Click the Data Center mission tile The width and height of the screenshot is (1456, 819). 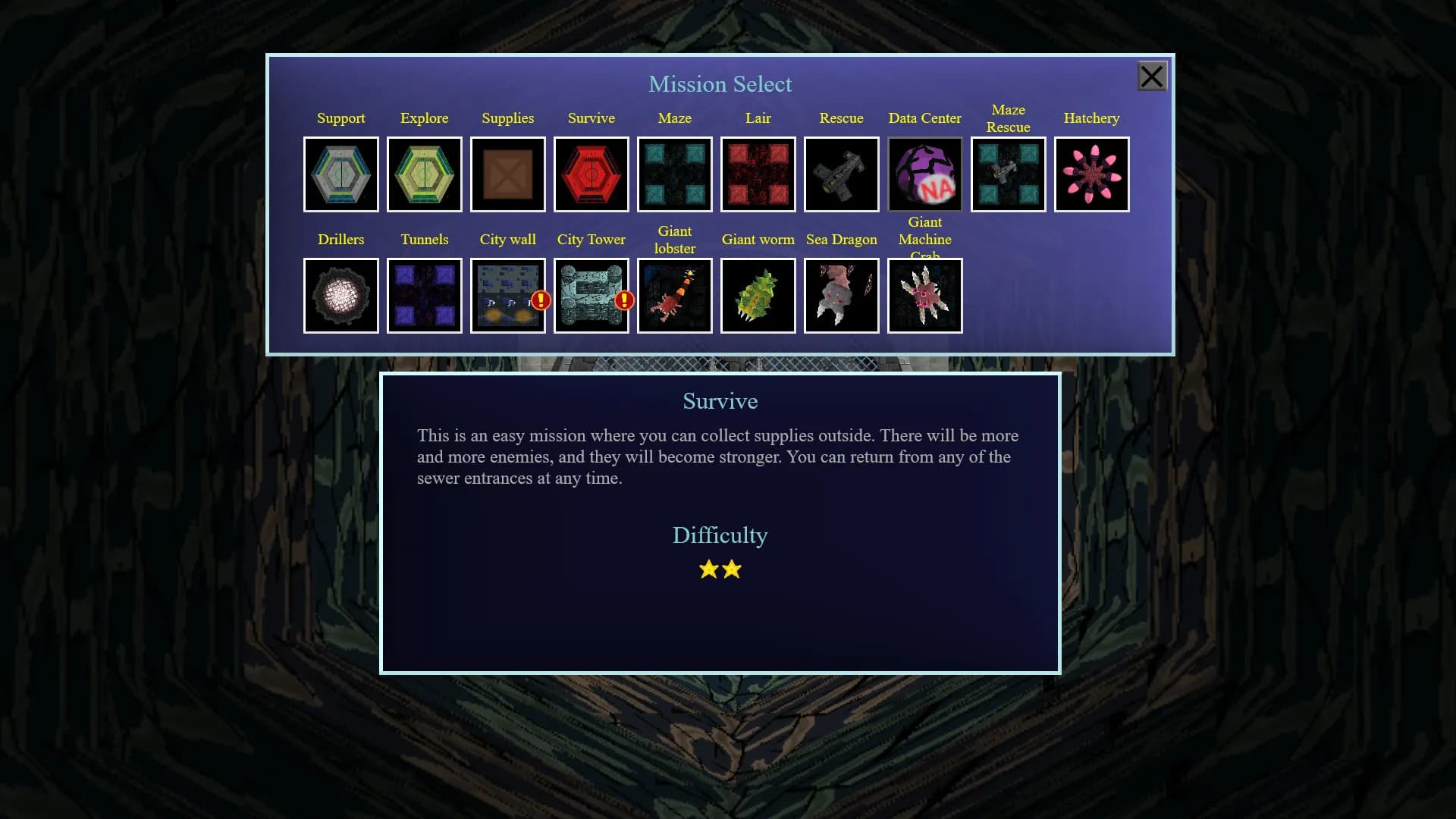pos(925,174)
